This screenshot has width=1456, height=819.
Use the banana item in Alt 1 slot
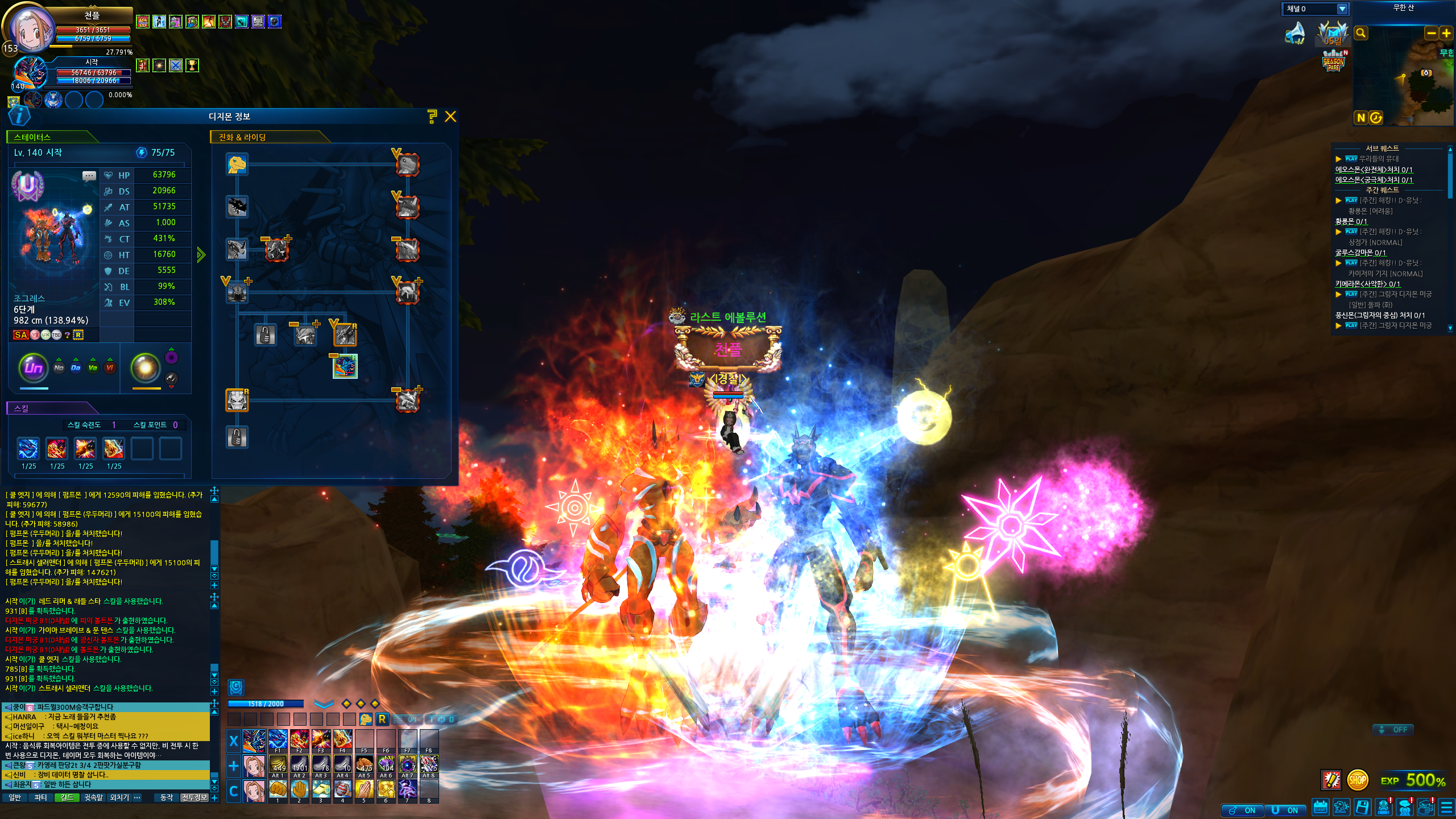[278, 764]
